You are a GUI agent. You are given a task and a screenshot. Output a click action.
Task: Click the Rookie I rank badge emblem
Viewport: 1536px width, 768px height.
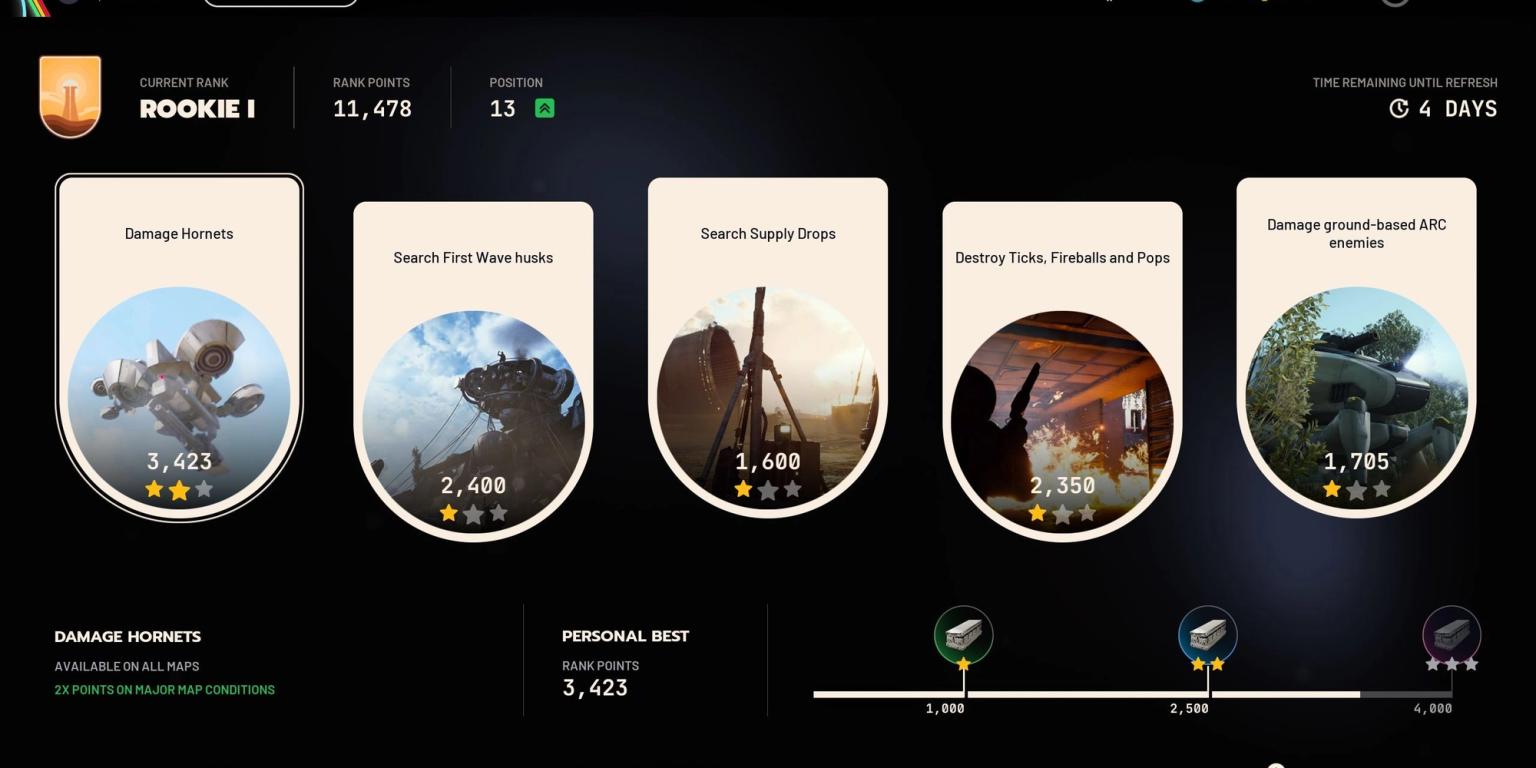tap(70, 96)
